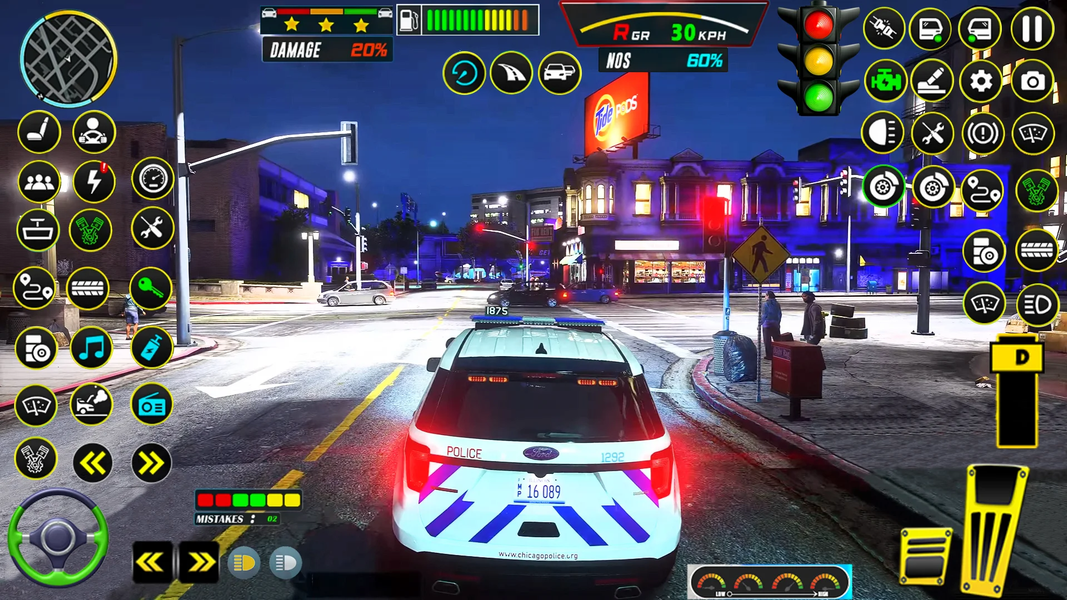Click the green steering wheel control
This screenshot has width=1067, height=600.
[x=57, y=537]
